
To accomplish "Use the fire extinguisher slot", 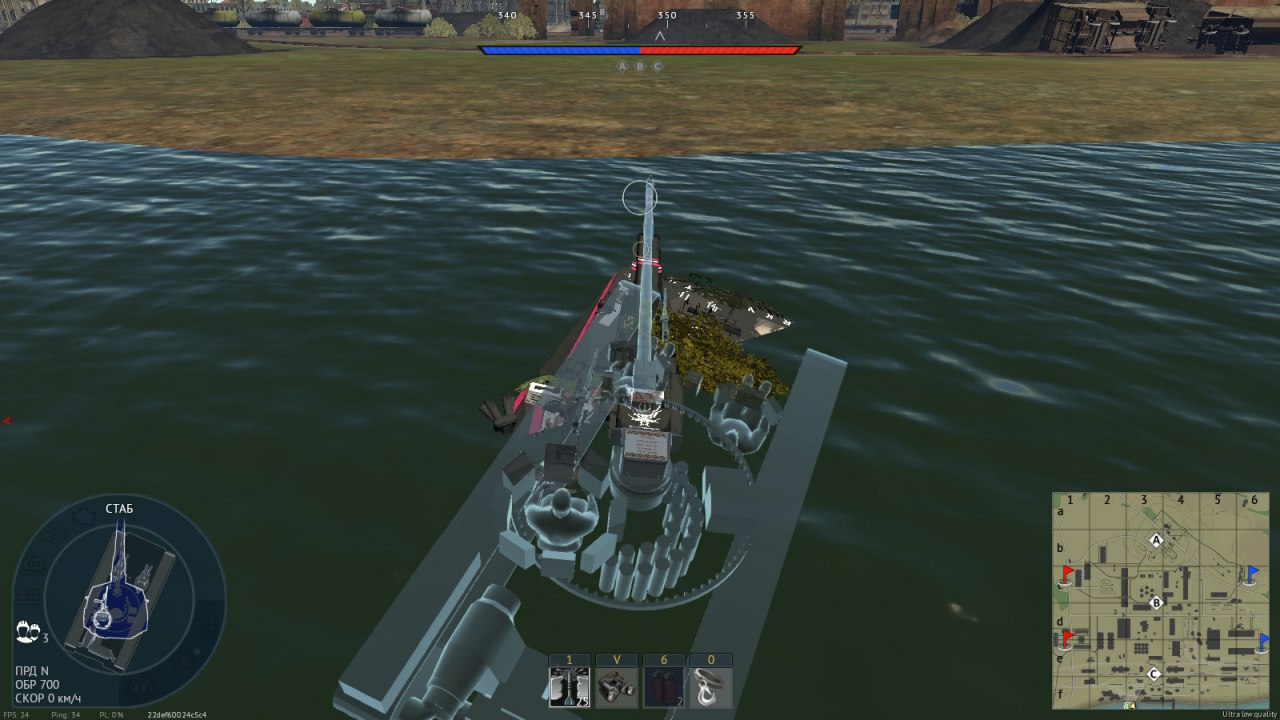I will point(664,687).
